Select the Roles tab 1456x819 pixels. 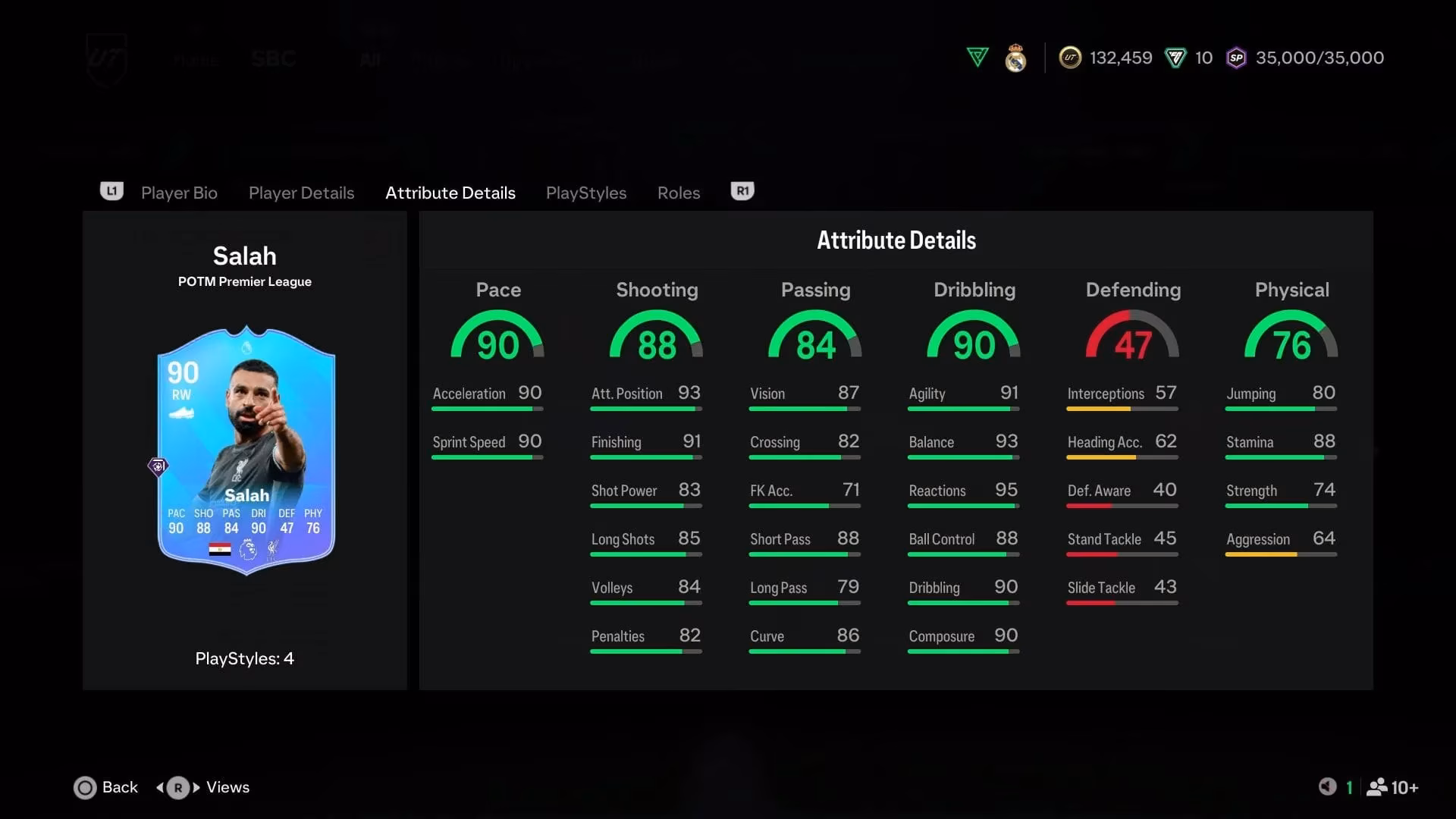tap(678, 193)
